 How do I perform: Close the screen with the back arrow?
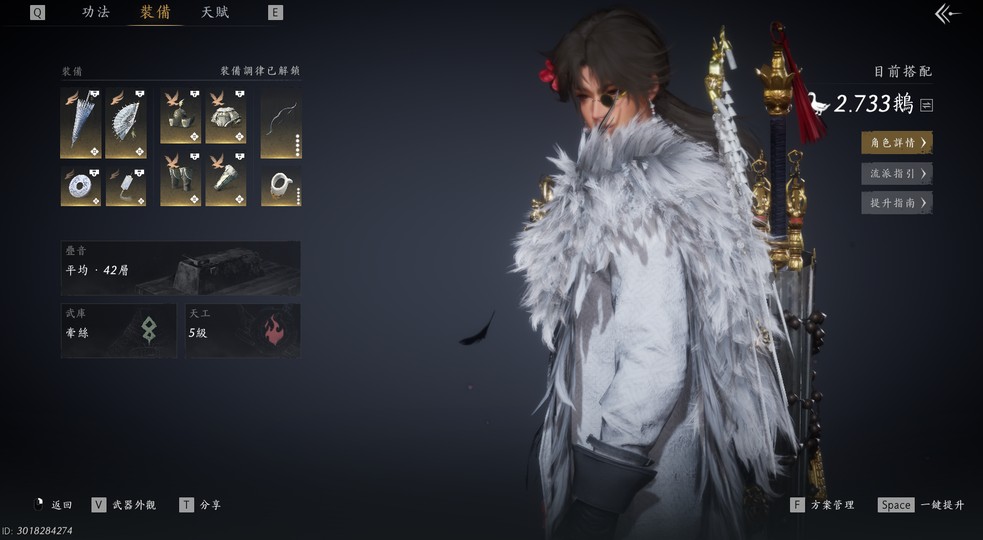tap(946, 13)
